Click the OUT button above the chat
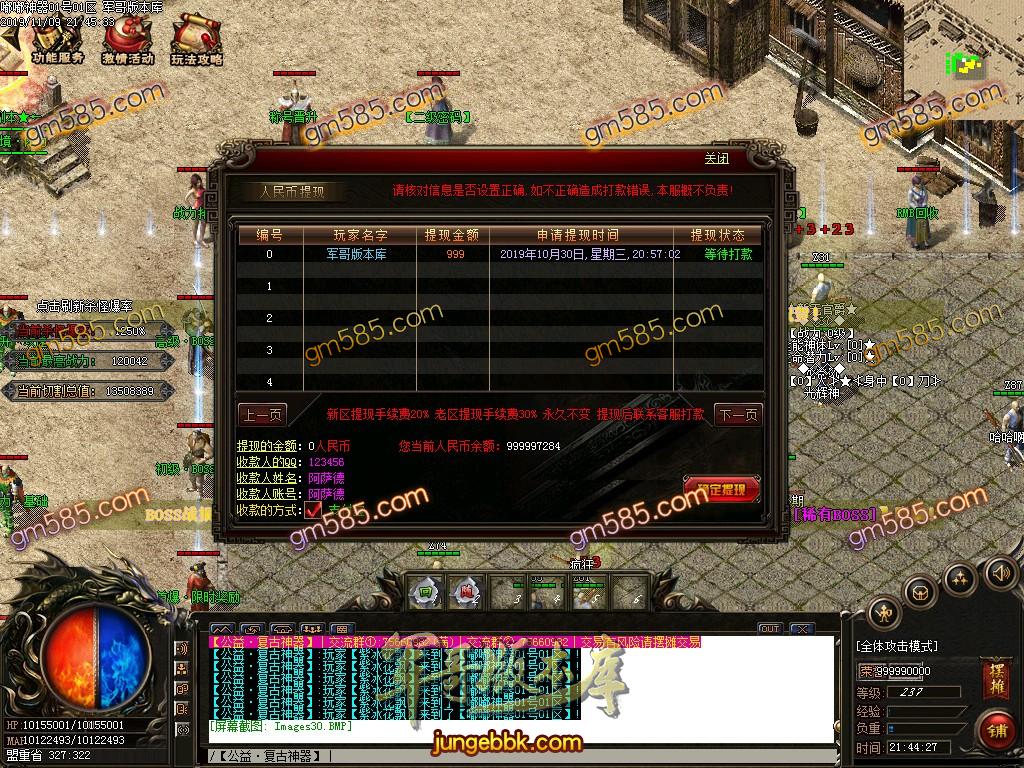1024x768 pixels. click(x=769, y=629)
